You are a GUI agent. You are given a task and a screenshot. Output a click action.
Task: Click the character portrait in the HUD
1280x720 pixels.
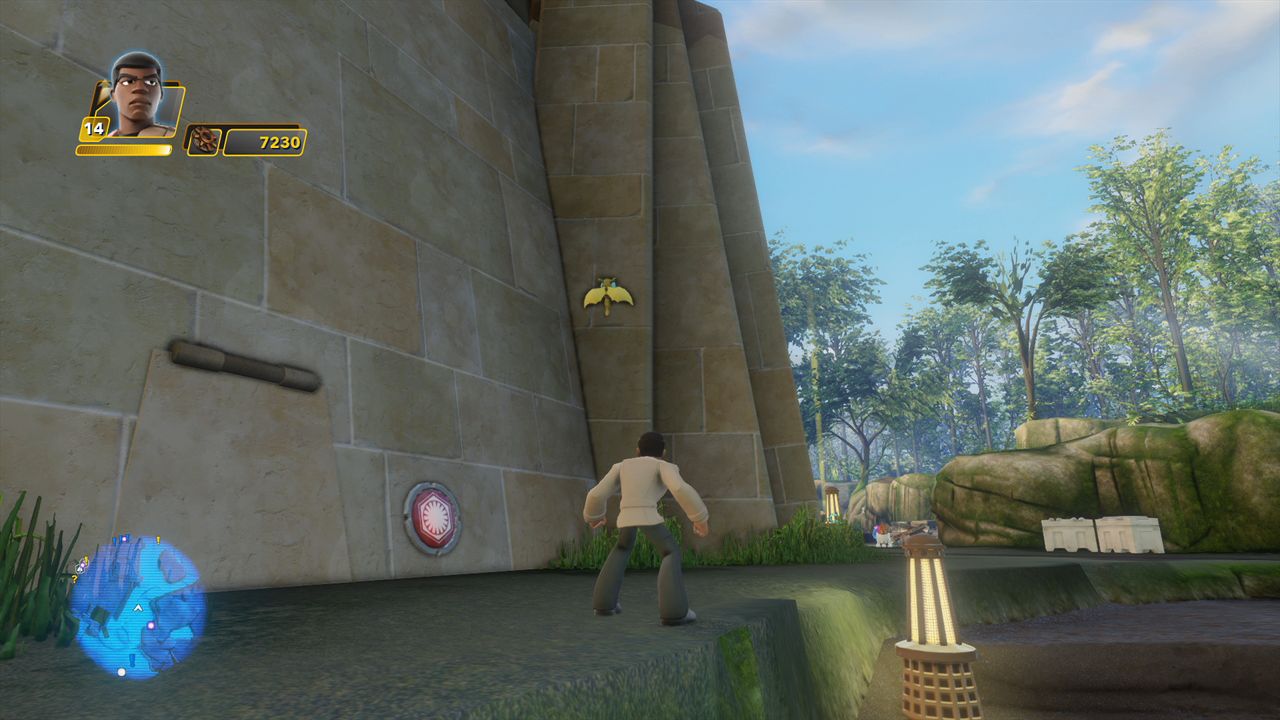coord(137,96)
